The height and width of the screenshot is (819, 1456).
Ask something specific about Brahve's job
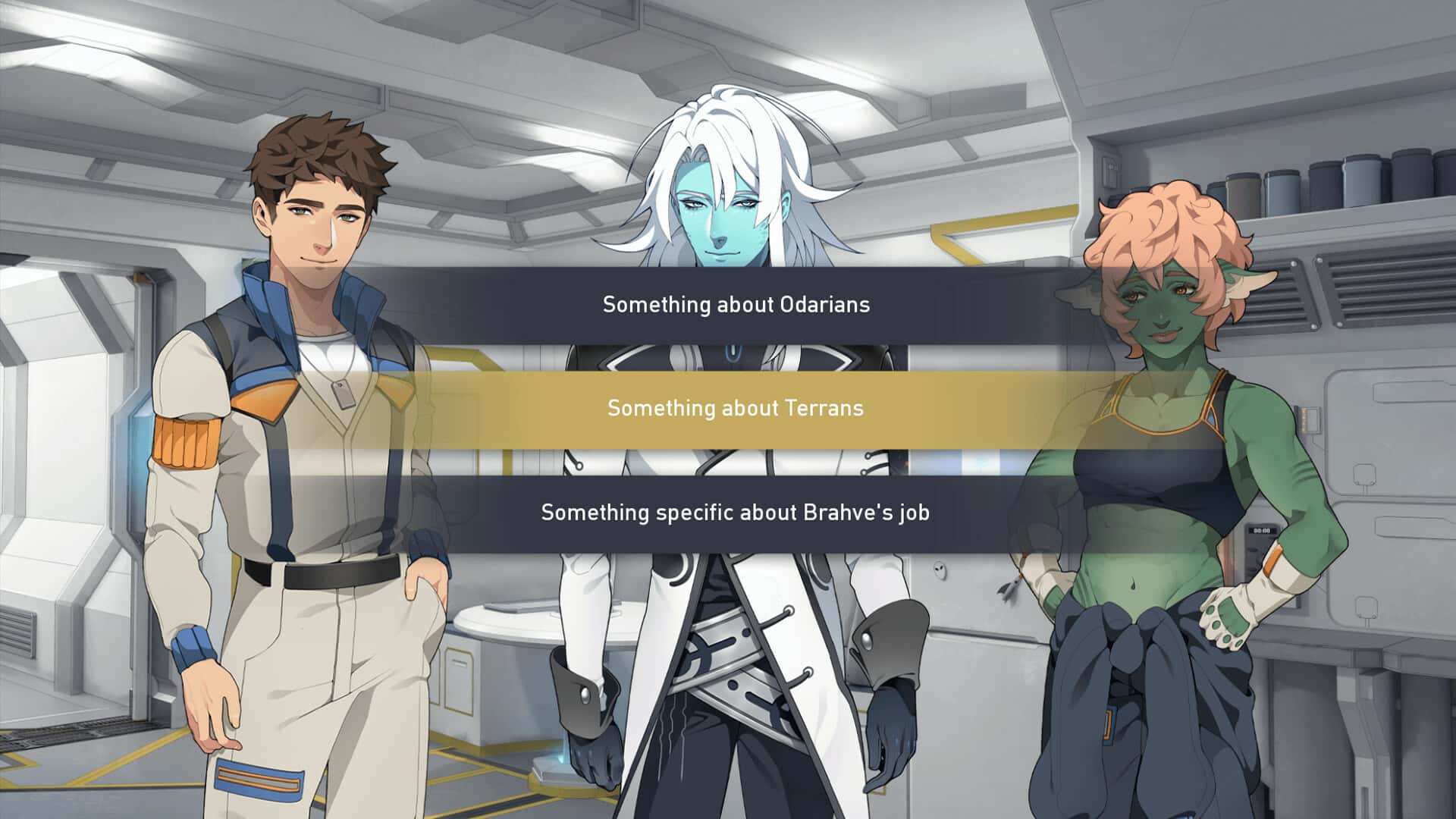tap(736, 513)
